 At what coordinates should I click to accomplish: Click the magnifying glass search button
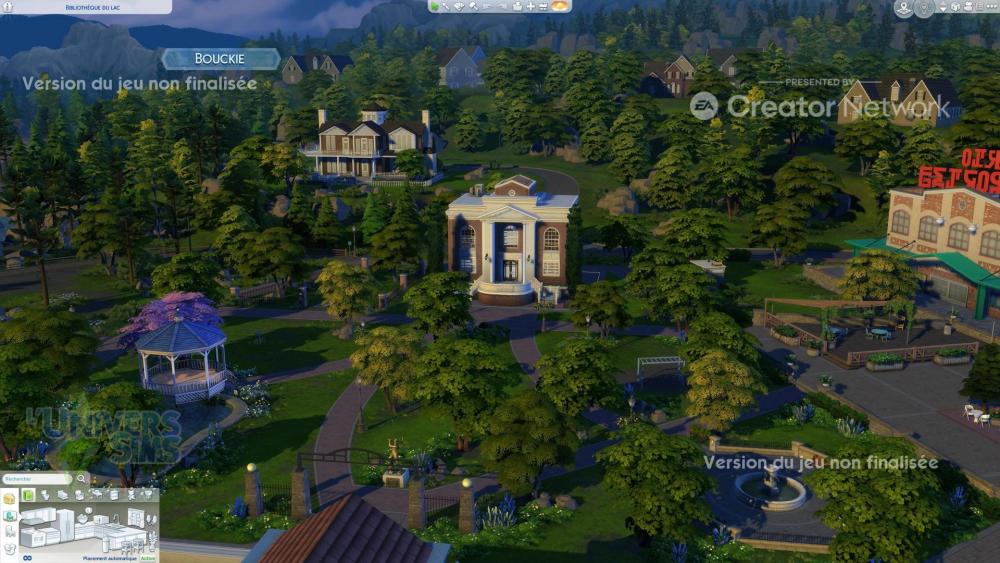(82, 479)
